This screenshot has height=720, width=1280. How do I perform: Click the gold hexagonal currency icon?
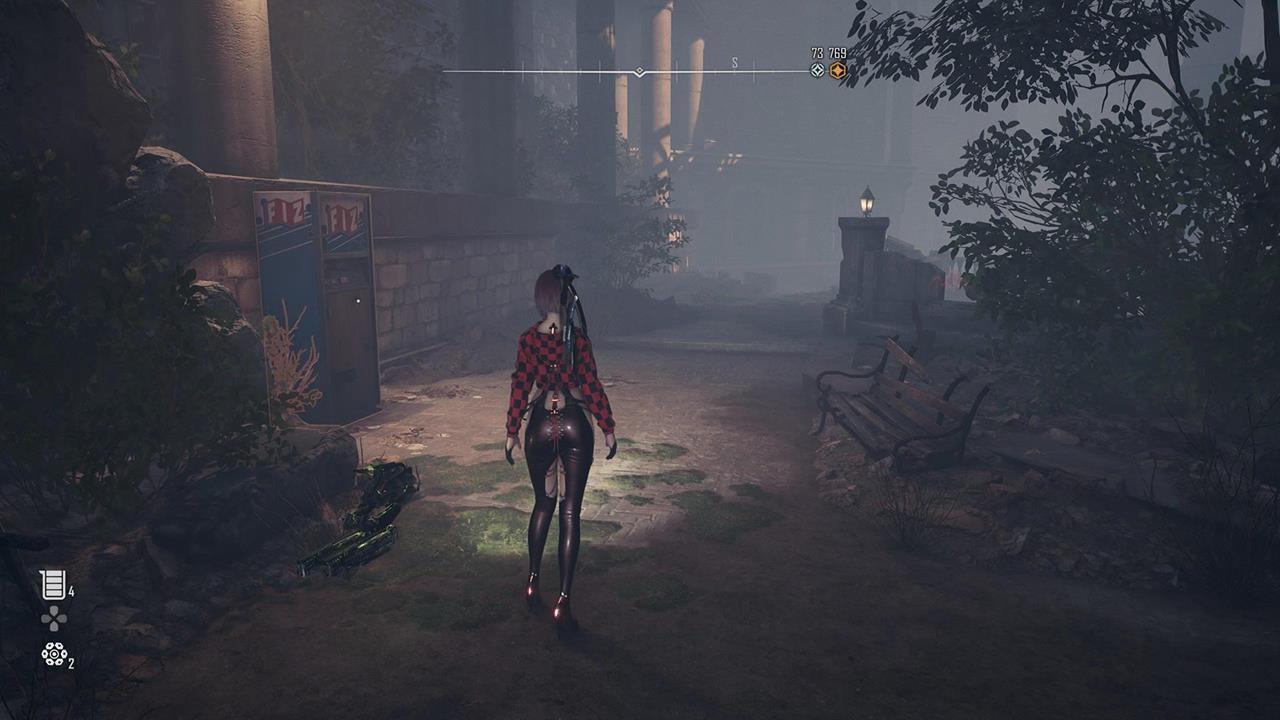[838, 70]
